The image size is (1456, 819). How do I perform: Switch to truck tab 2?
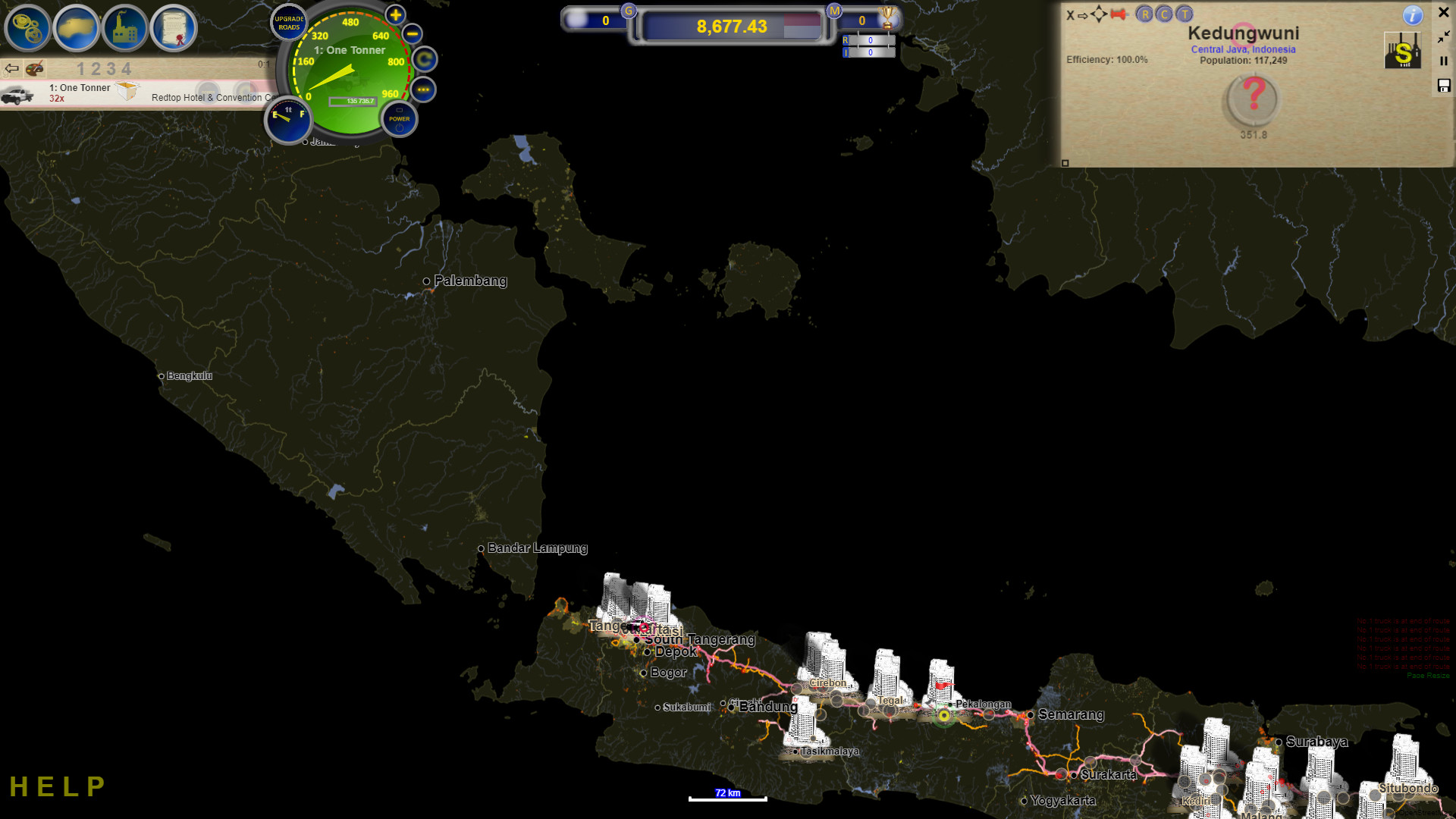pyautogui.click(x=96, y=67)
